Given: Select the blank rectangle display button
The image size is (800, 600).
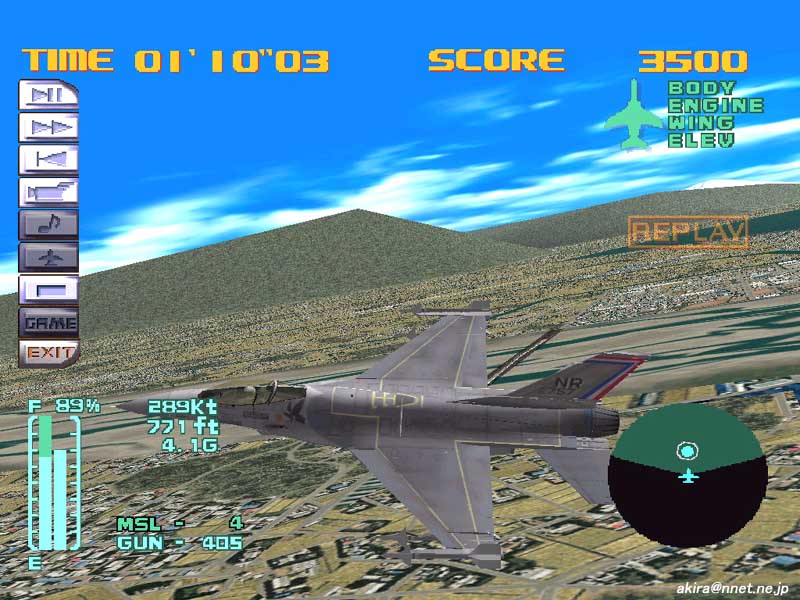Looking at the screenshot, I should click(48, 289).
